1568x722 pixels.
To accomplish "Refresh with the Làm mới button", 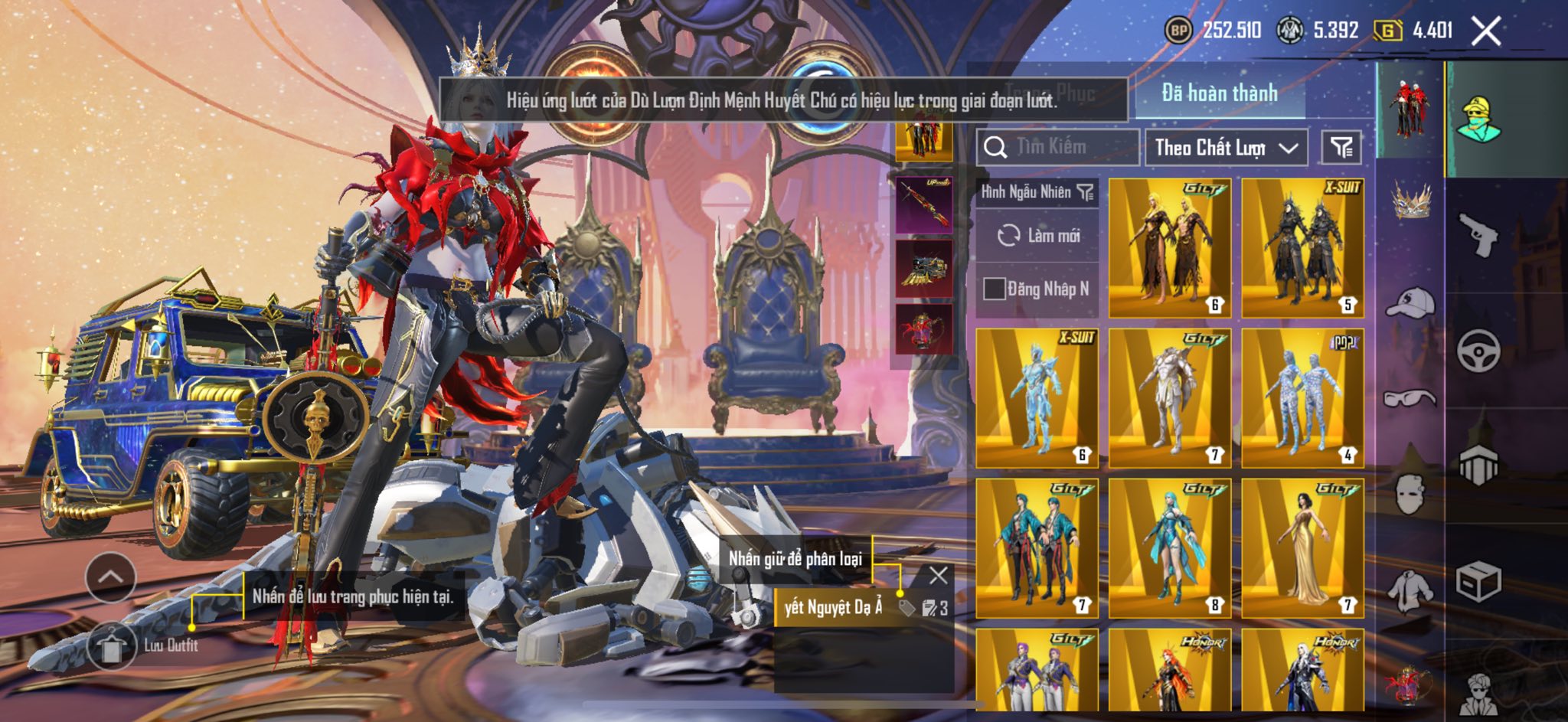I will 1037,236.
